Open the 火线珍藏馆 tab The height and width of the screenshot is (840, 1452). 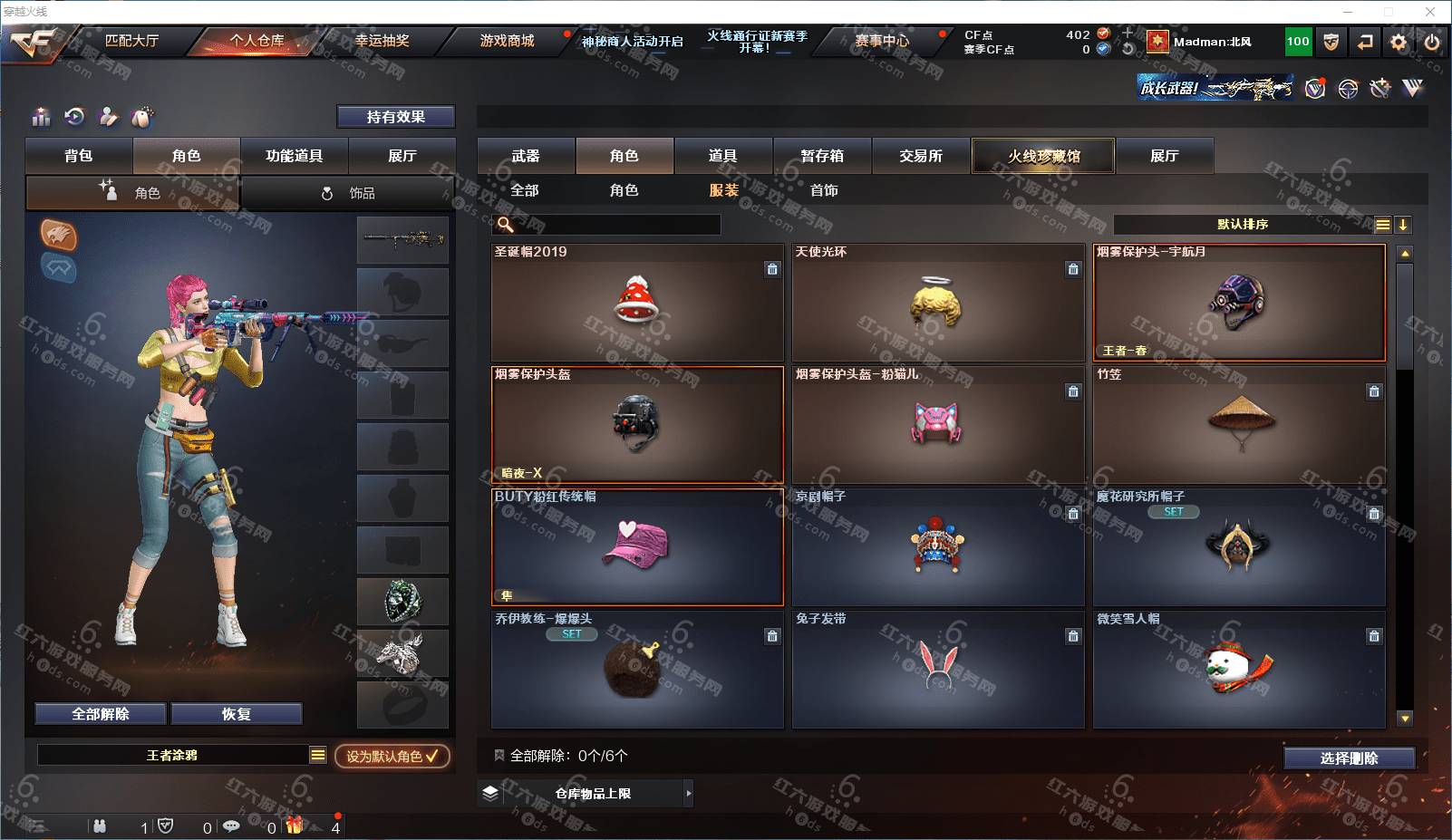[x=1043, y=156]
